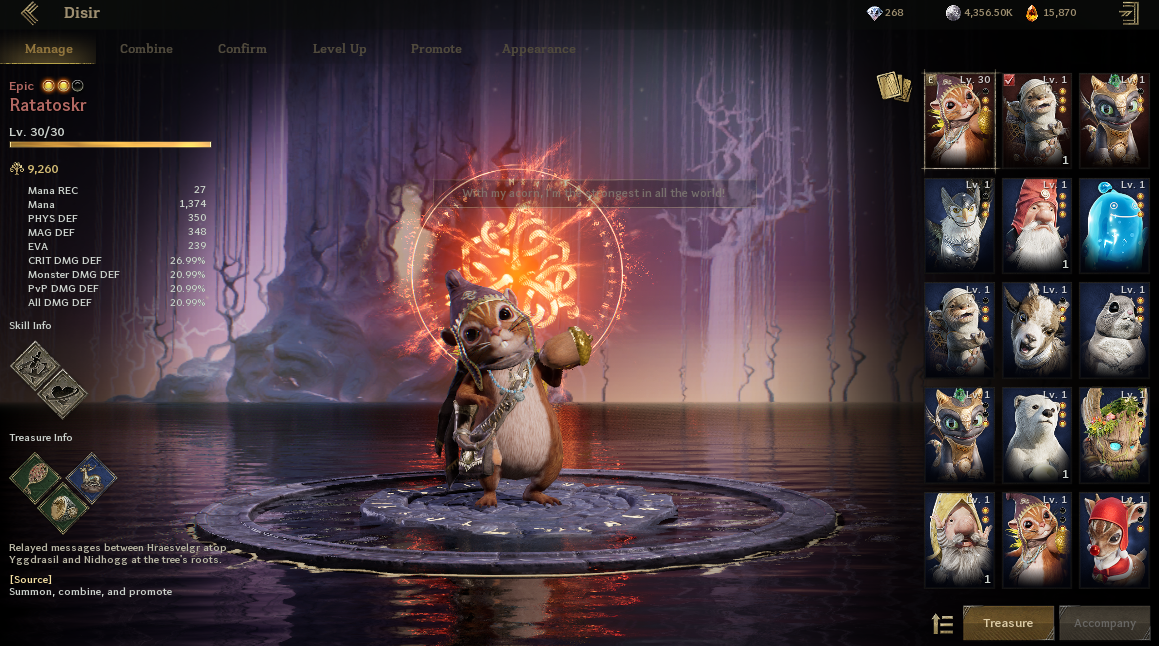Pick the tree spirit Disir with flowers
Screen dimensions: 1159x646
(1114, 434)
